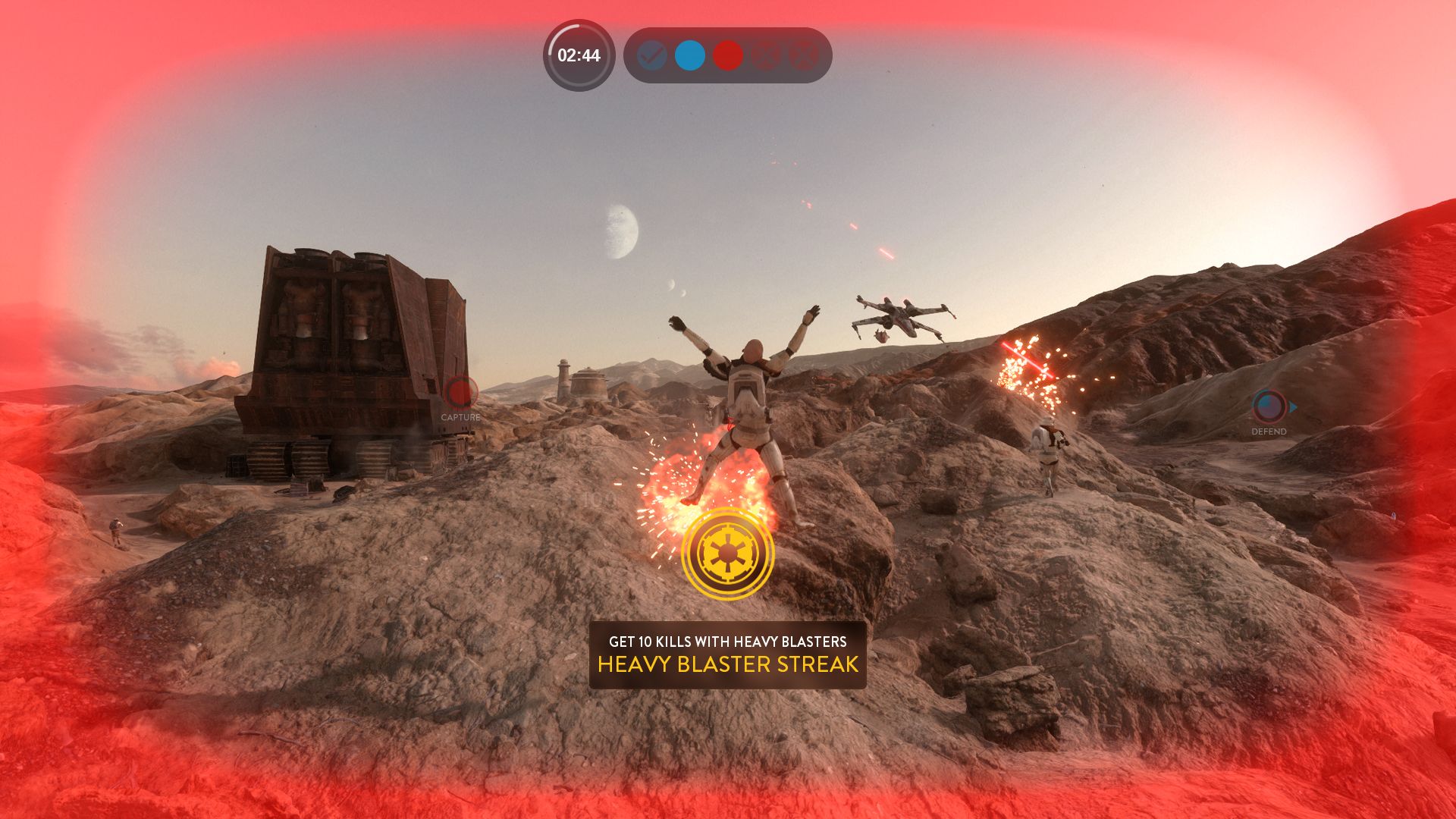
Task: Click the blue control point indicator
Action: (689, 55)
